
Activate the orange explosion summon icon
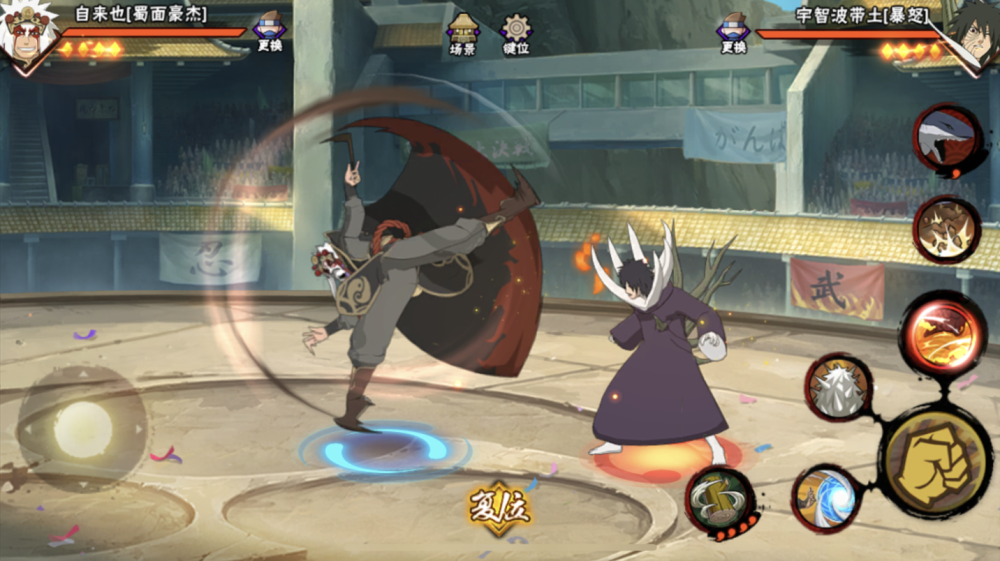(946, 229)
